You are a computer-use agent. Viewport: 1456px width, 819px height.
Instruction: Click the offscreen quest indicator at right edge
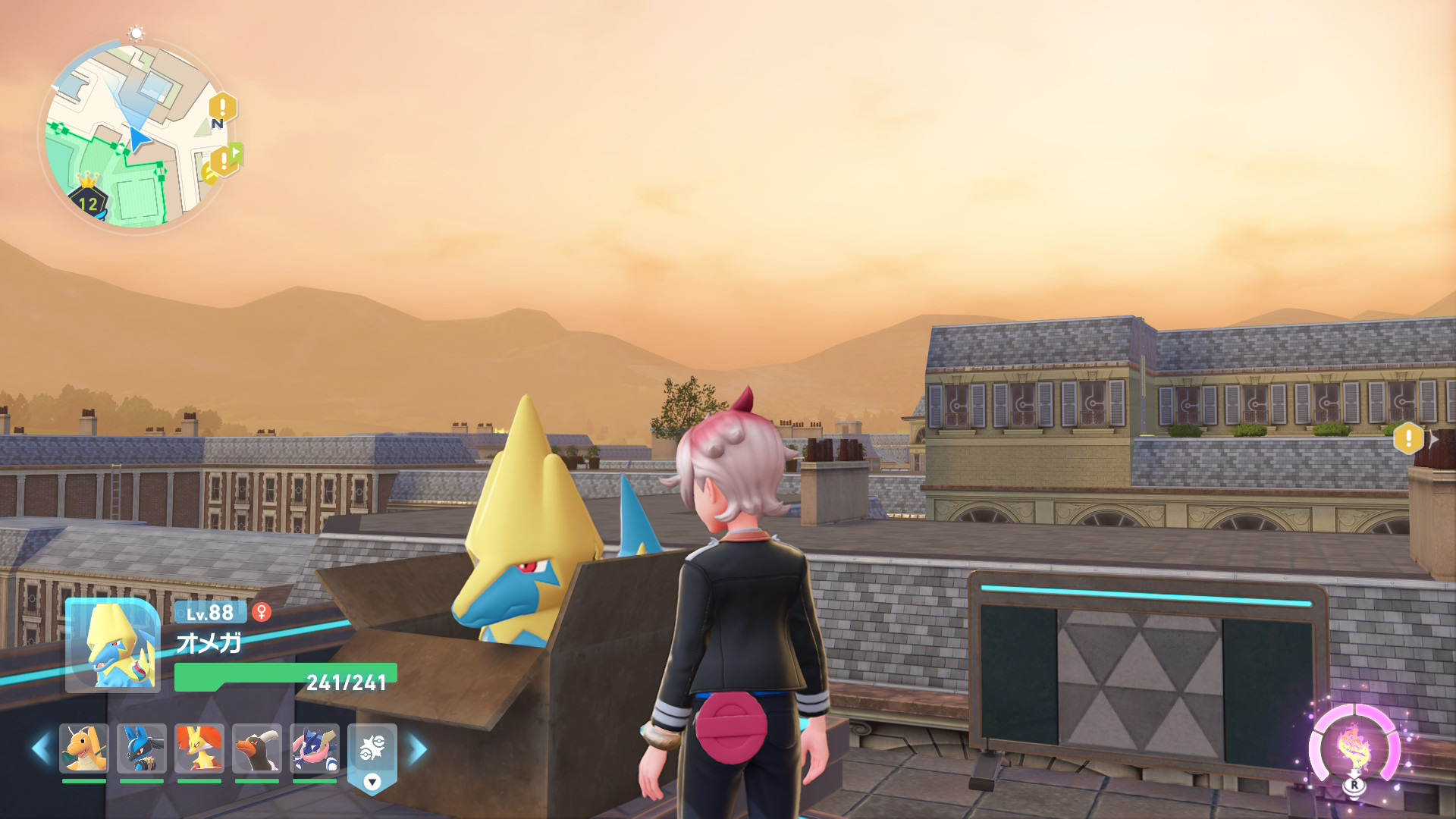click(x=1409, y=438)
